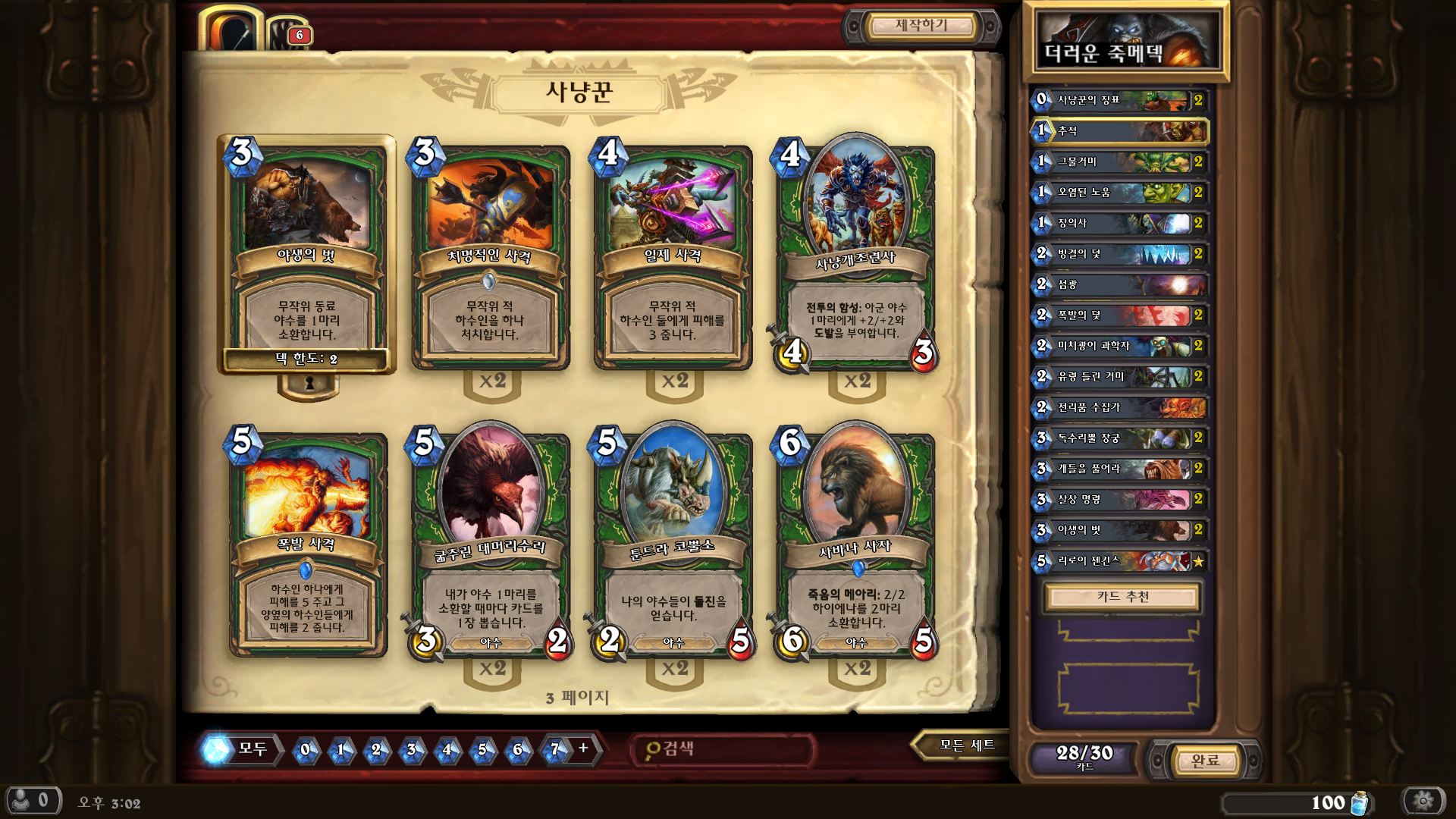
Task: Filter collection to 3-mana cards
Action: [412, 750]
